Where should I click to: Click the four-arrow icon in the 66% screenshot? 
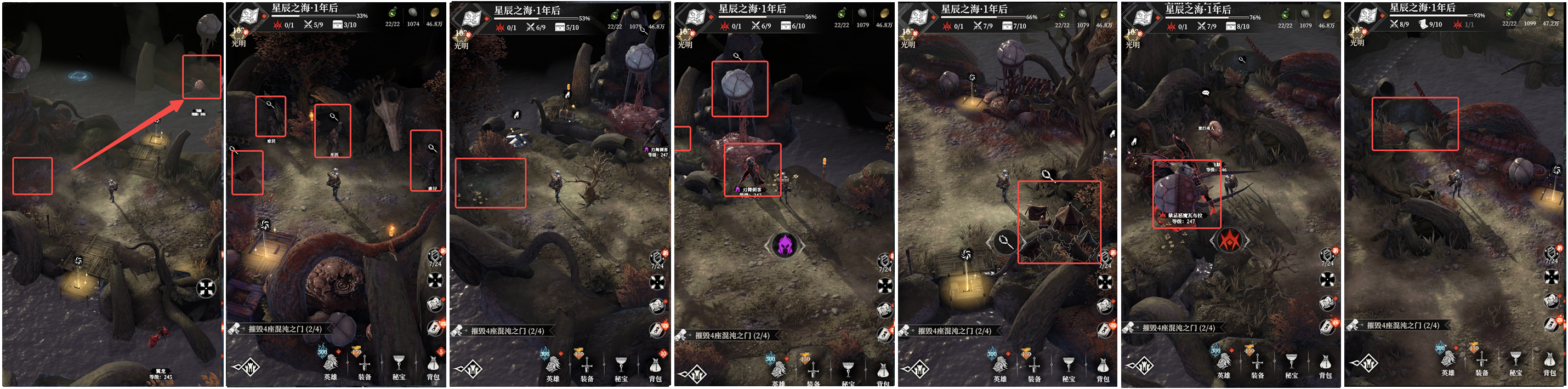[x=1105, y=282]
